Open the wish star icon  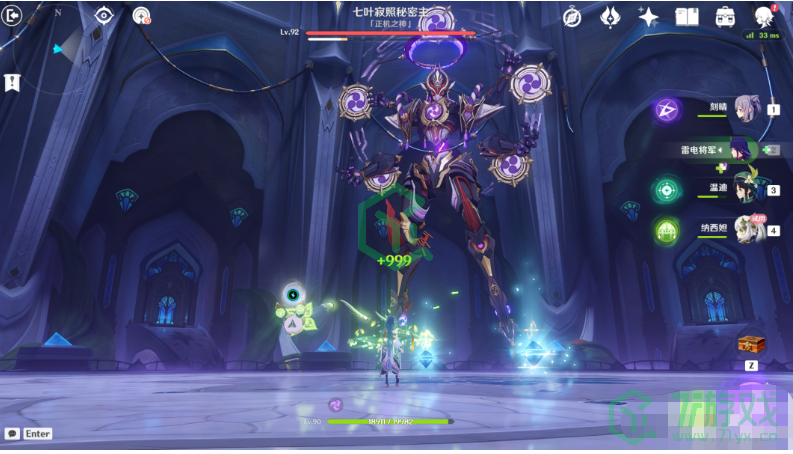tap(649, 17)
